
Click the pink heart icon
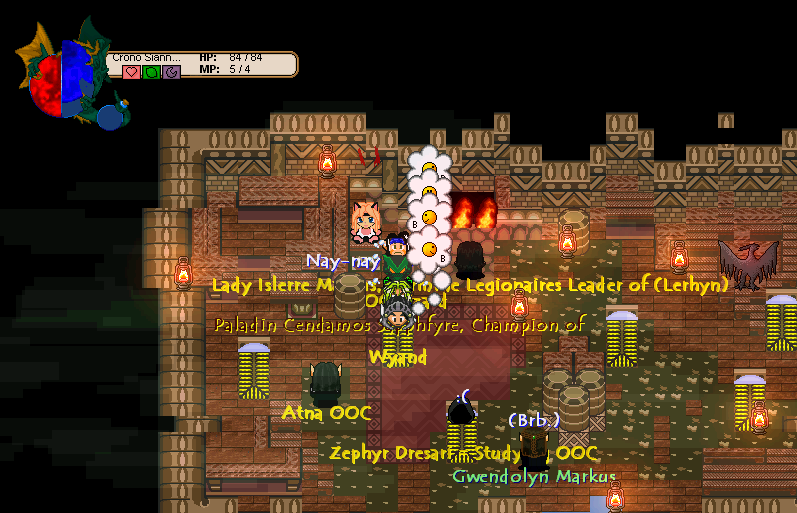point(131,72)
